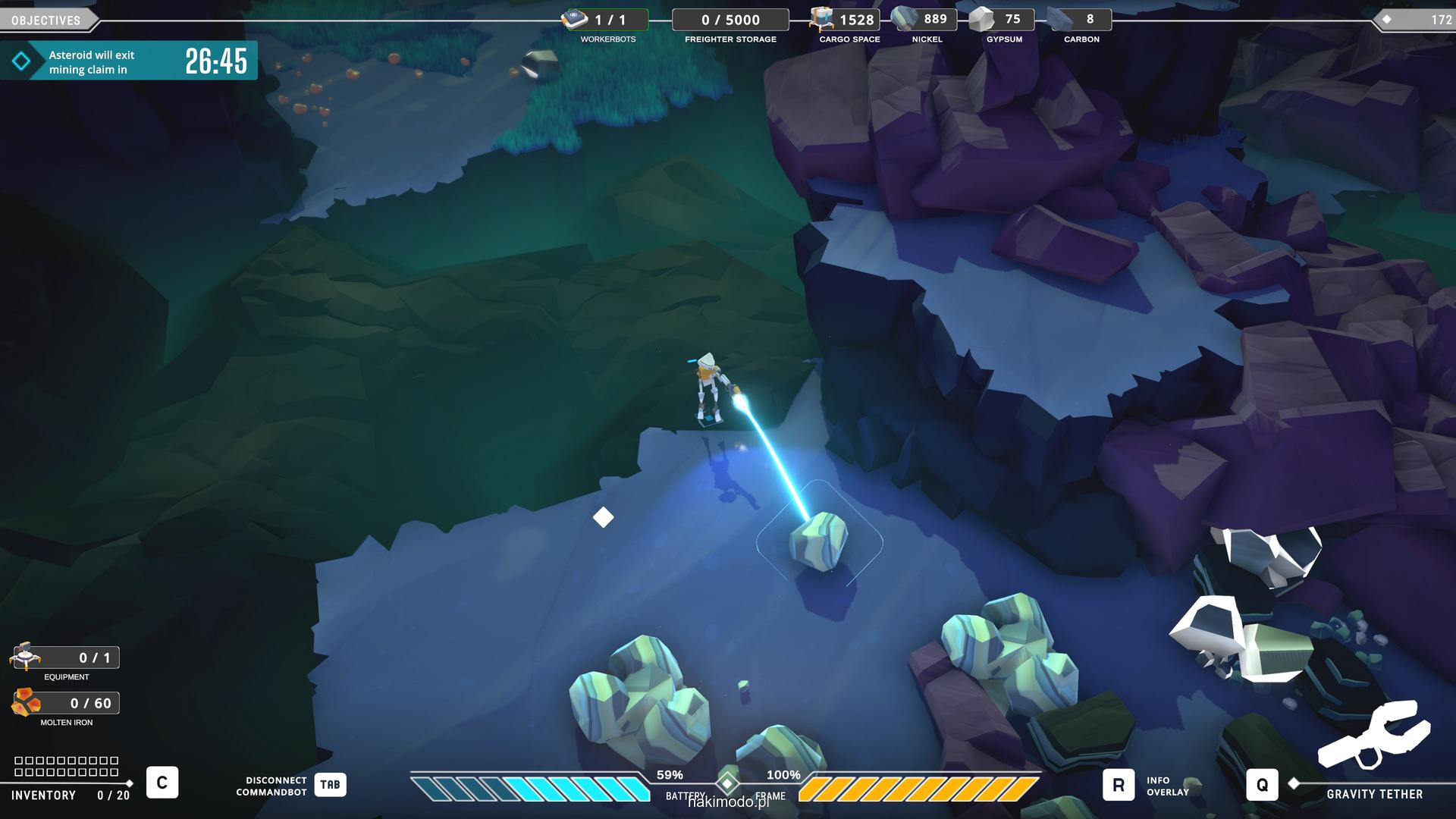Open the Objectives panel

click(x=46, y=20)
